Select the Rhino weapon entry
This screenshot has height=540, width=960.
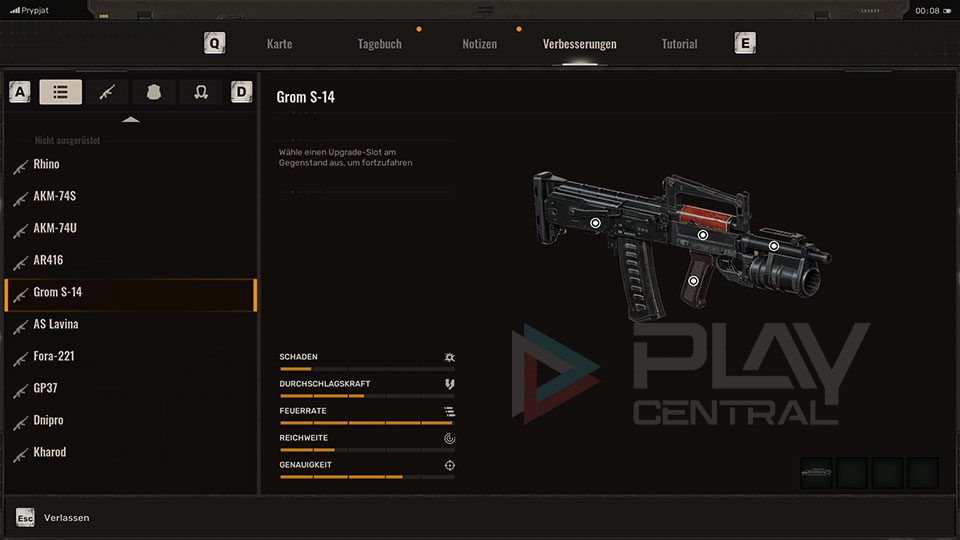click(x=46, y=164)
